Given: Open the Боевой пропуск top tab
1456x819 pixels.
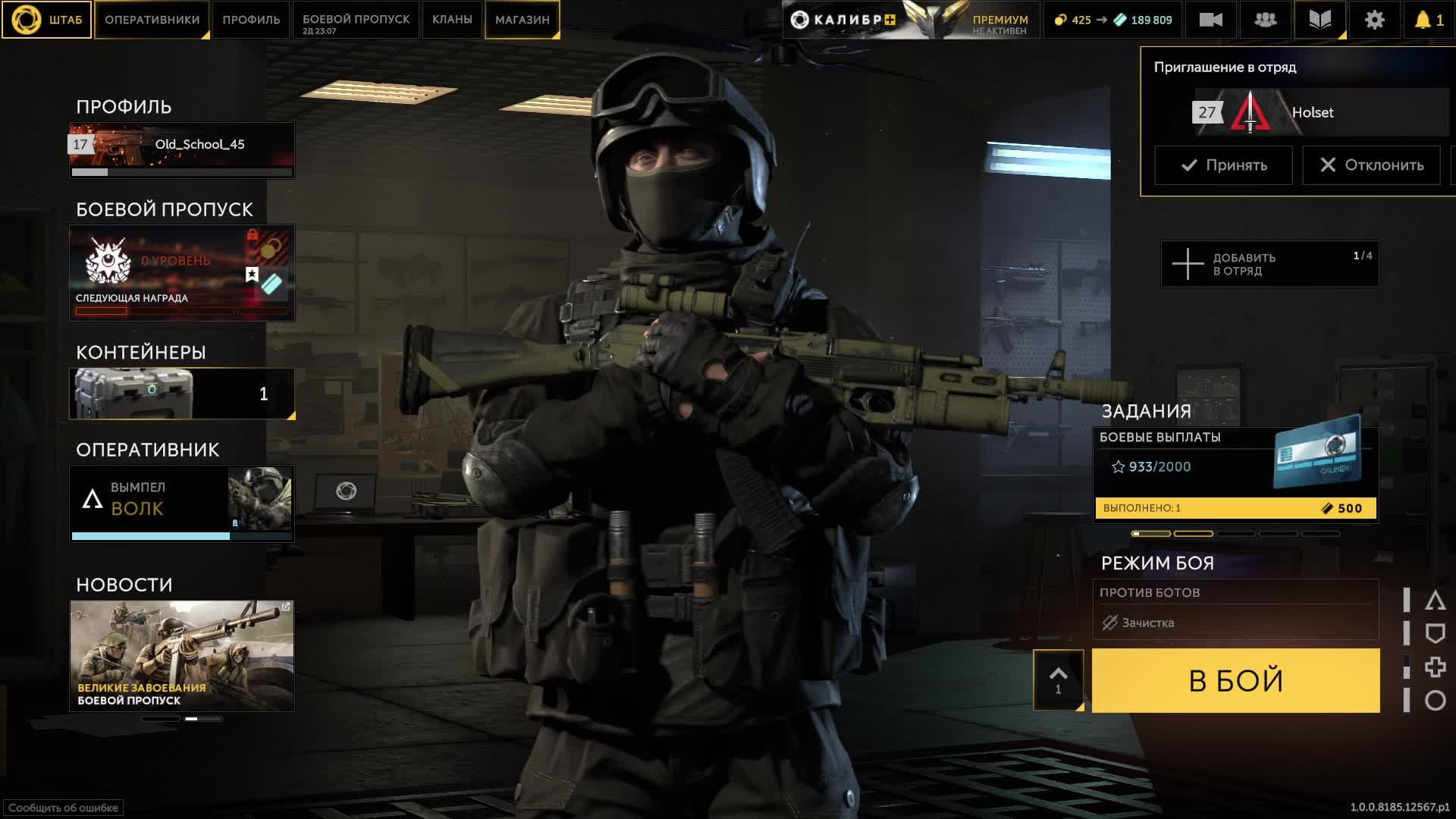Looking at the screenshot, I should click(356, 20).
